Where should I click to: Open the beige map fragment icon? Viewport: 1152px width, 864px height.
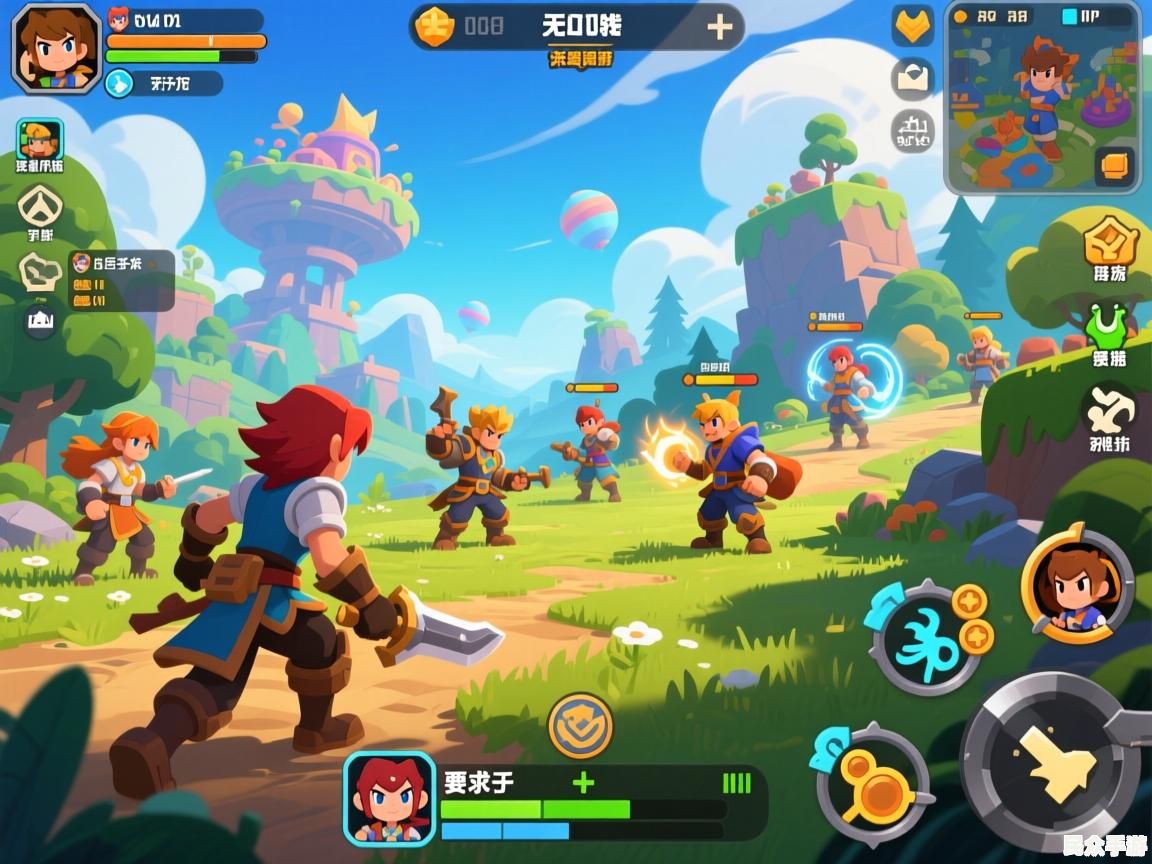[x=41, y=272]
